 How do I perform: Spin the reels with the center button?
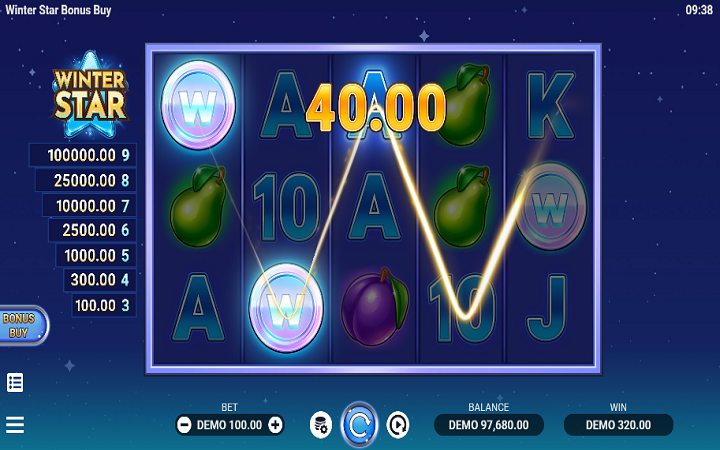tap(359, 425)
